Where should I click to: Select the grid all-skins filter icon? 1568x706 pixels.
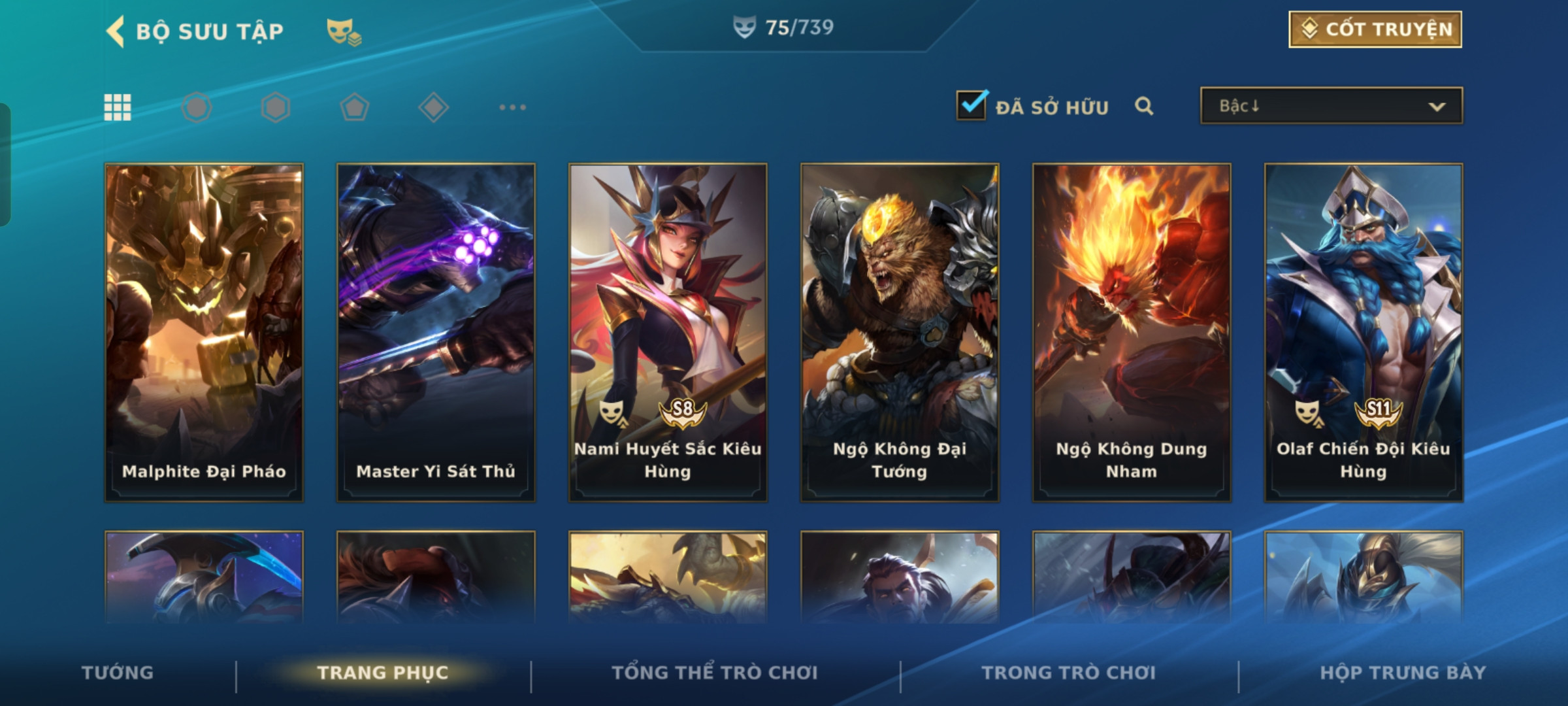[118, 107]
